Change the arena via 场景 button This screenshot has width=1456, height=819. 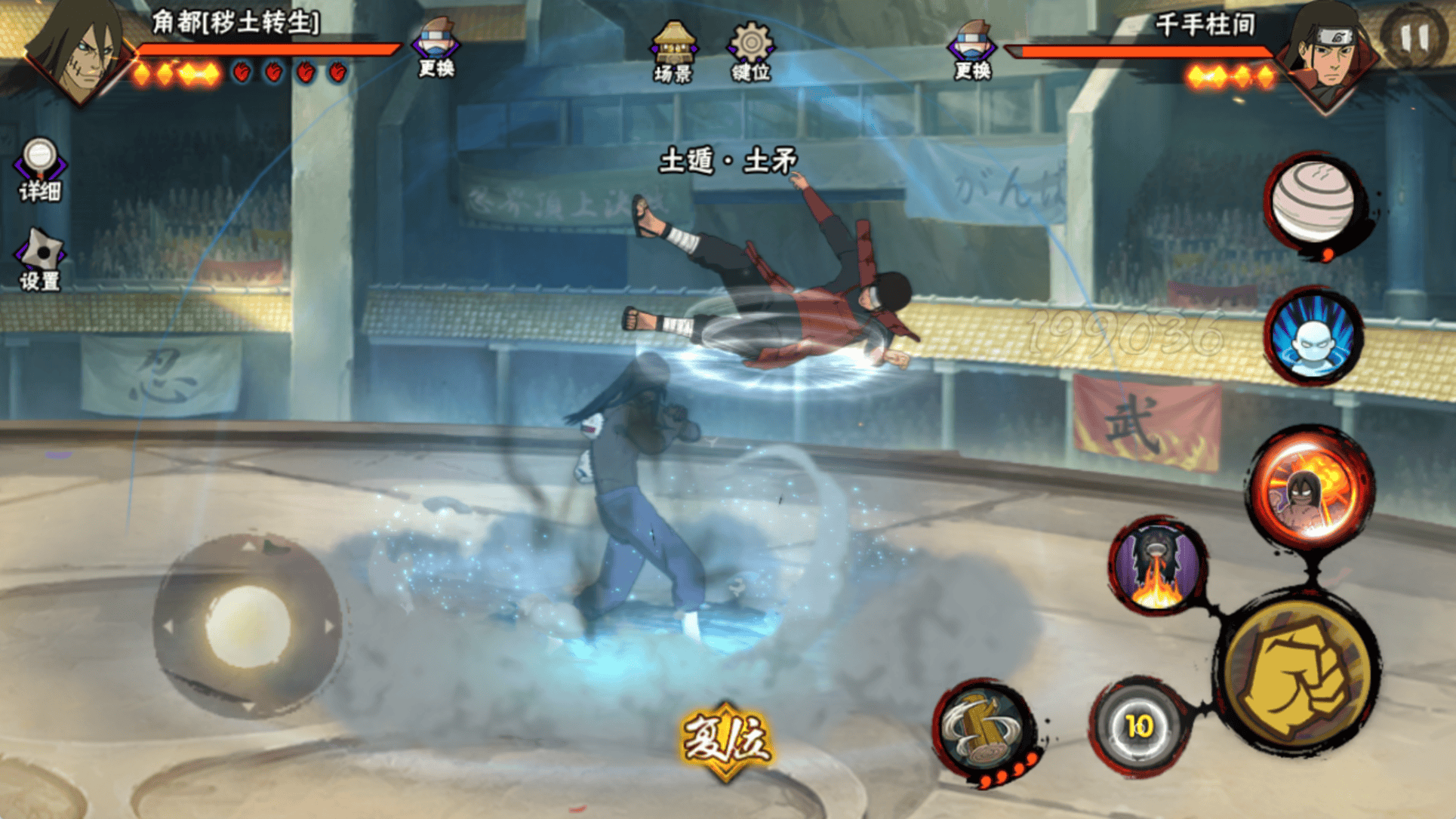(673, 51)
